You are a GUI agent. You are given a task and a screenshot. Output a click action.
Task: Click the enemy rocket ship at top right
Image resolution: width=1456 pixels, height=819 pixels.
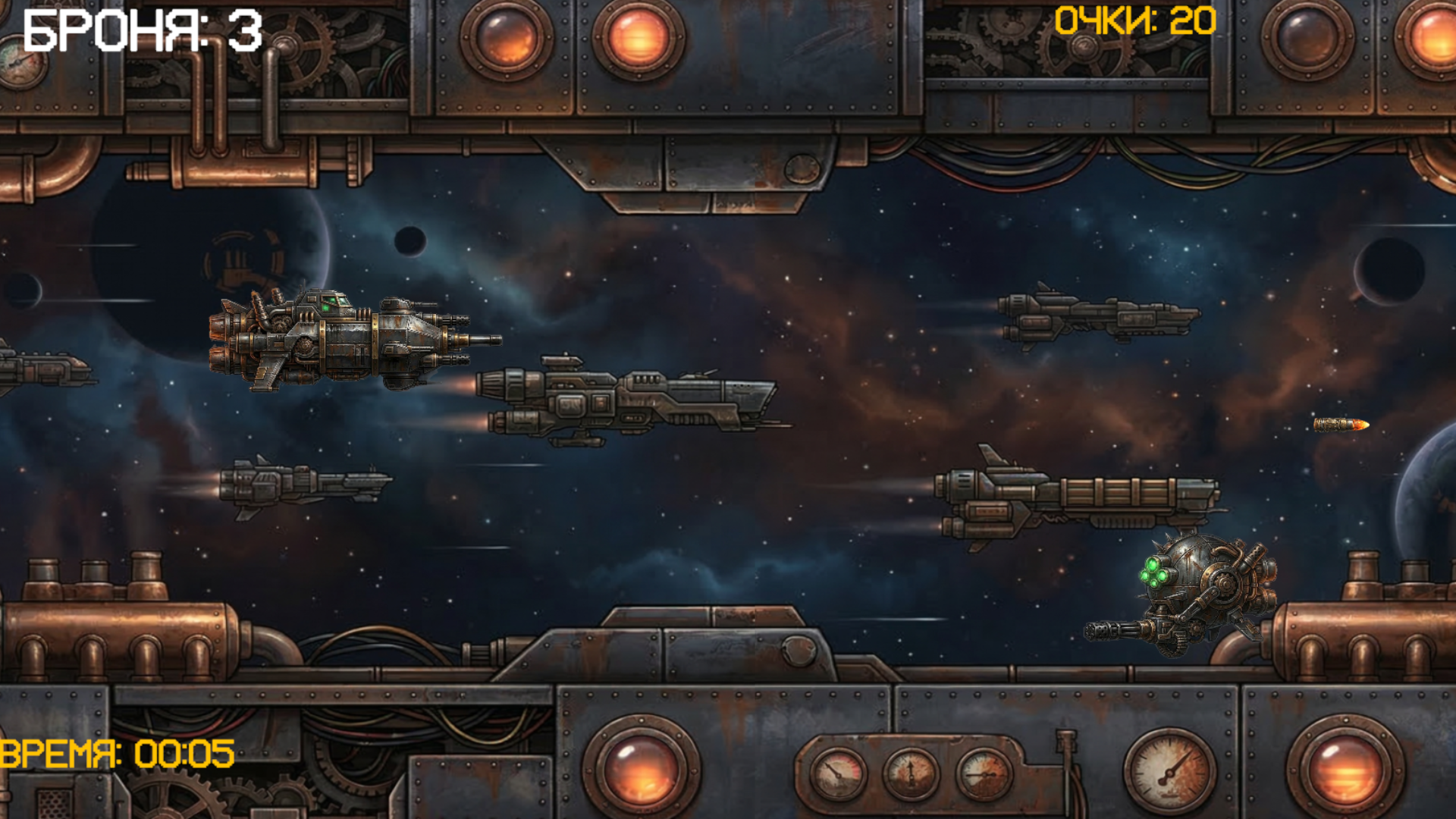coord(1100,315)
